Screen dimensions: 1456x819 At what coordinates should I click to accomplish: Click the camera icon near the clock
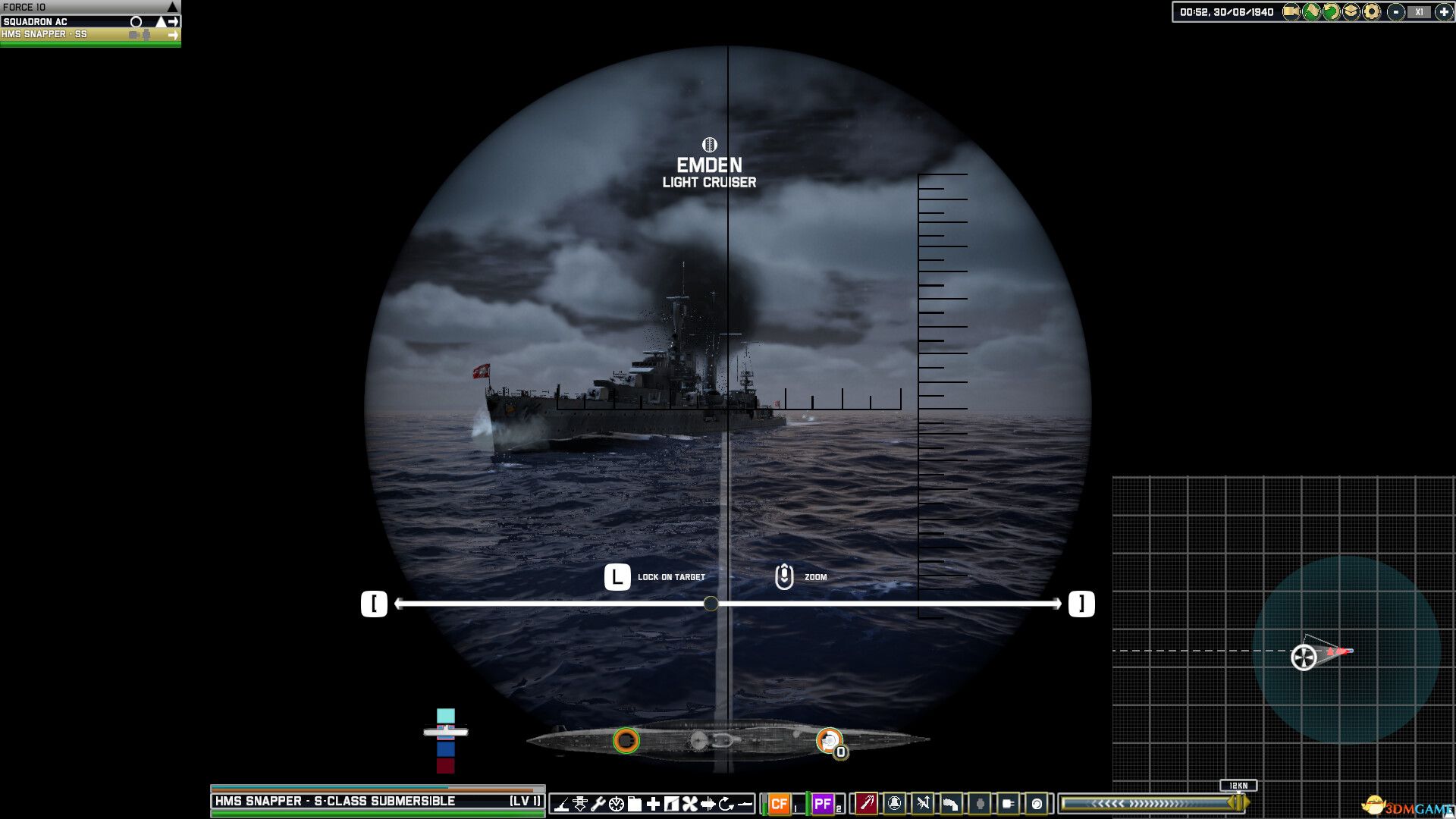click(1290, 11)
